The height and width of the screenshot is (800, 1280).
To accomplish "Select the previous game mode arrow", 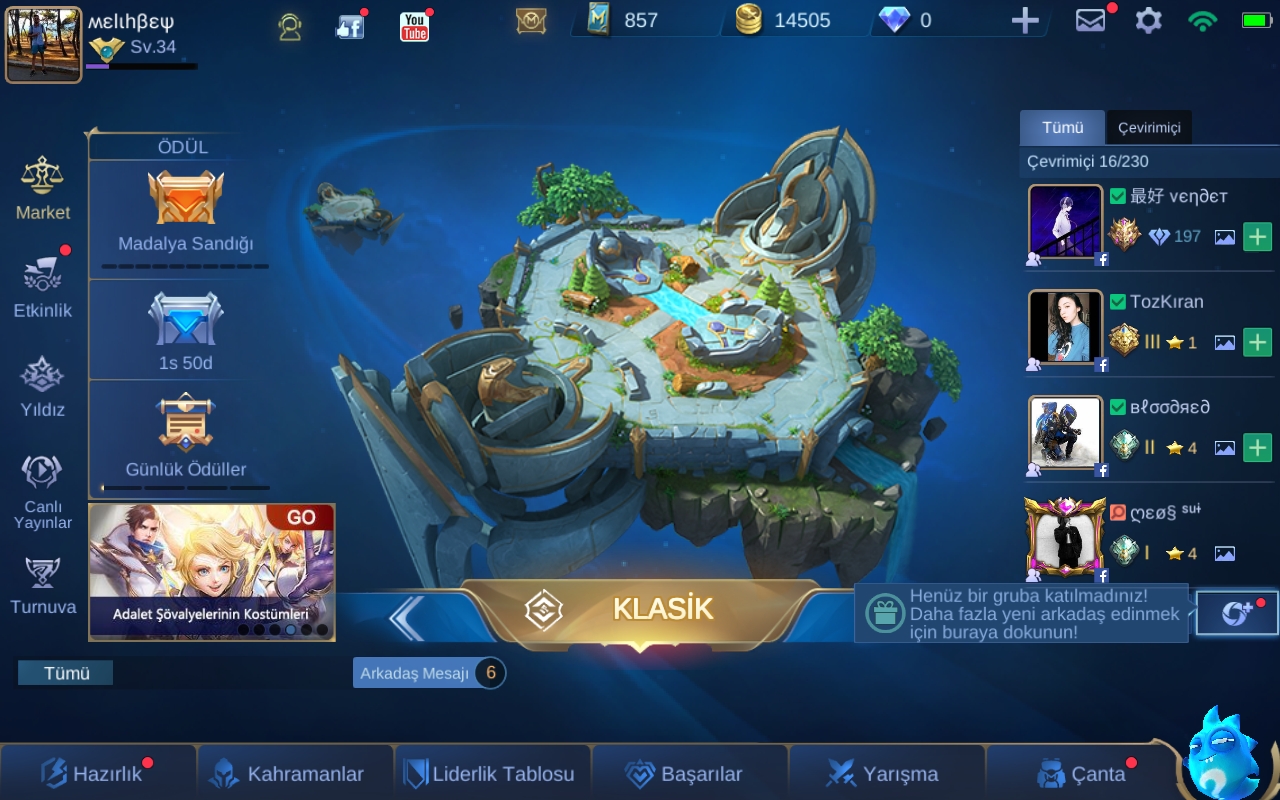I will (x=407, y=617).
